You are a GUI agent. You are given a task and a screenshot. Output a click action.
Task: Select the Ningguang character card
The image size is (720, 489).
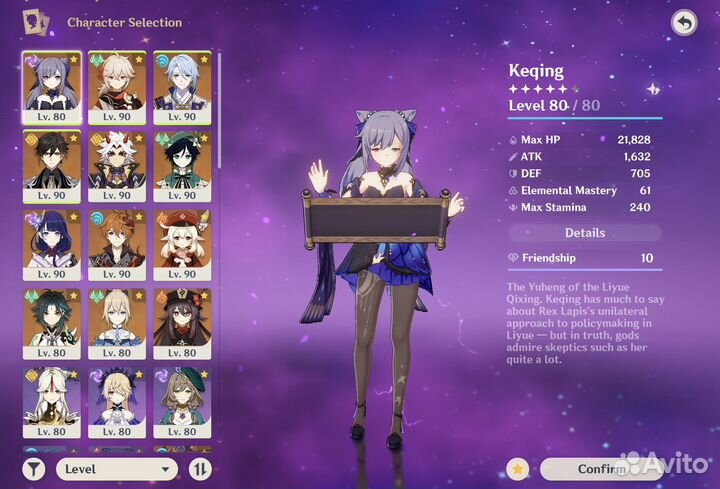(x=51, y=401)
